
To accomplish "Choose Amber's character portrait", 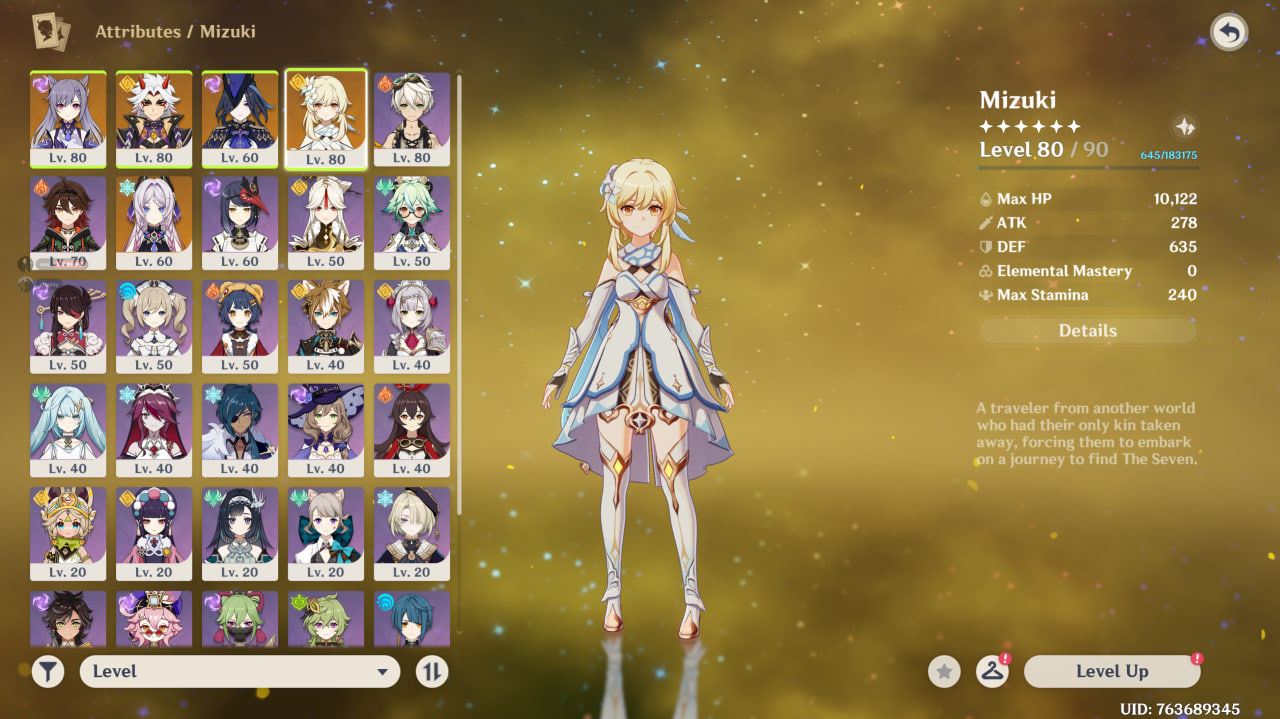I will 412,430.
